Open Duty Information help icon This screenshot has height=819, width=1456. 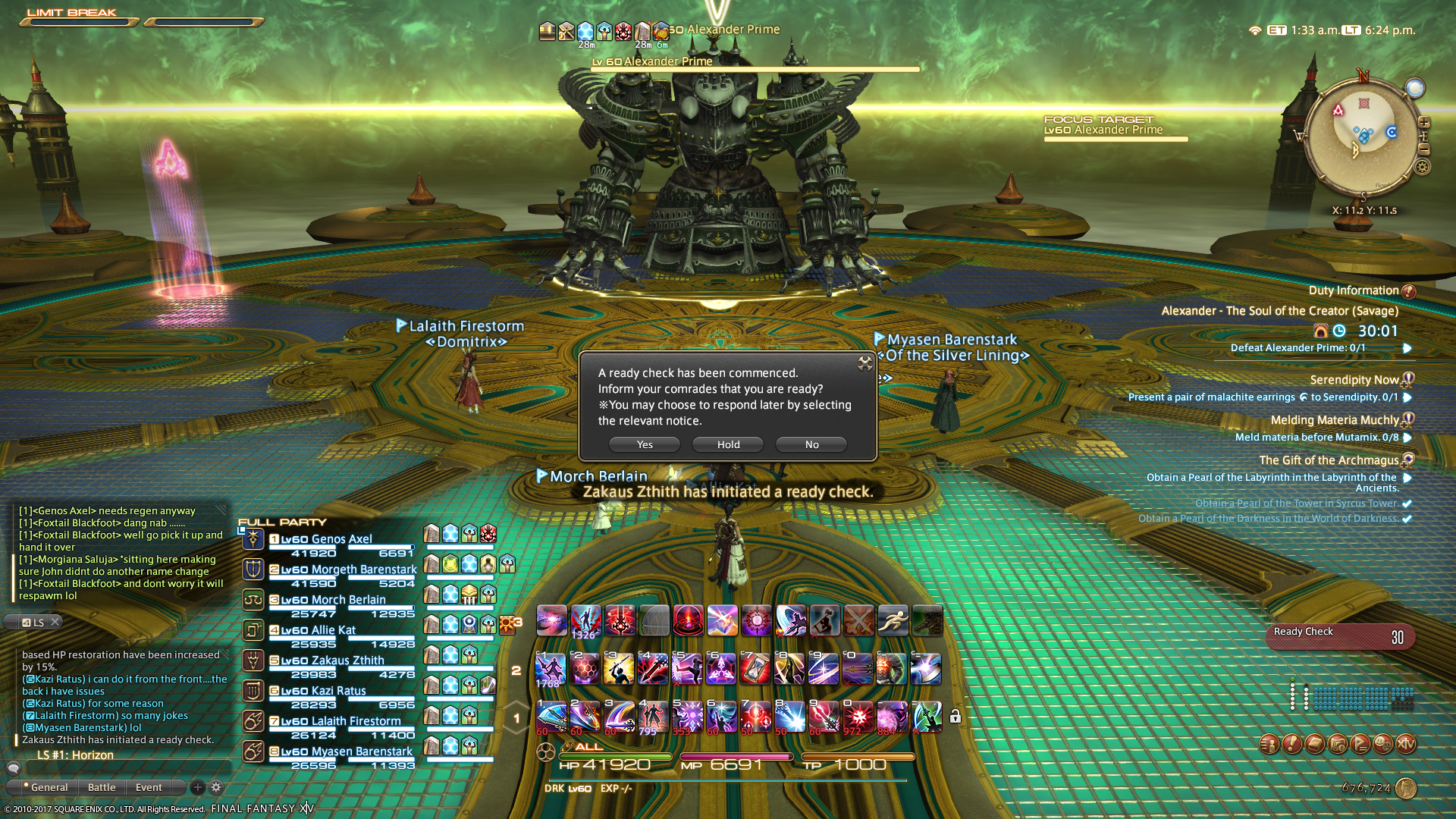[x=1409, y=291]
